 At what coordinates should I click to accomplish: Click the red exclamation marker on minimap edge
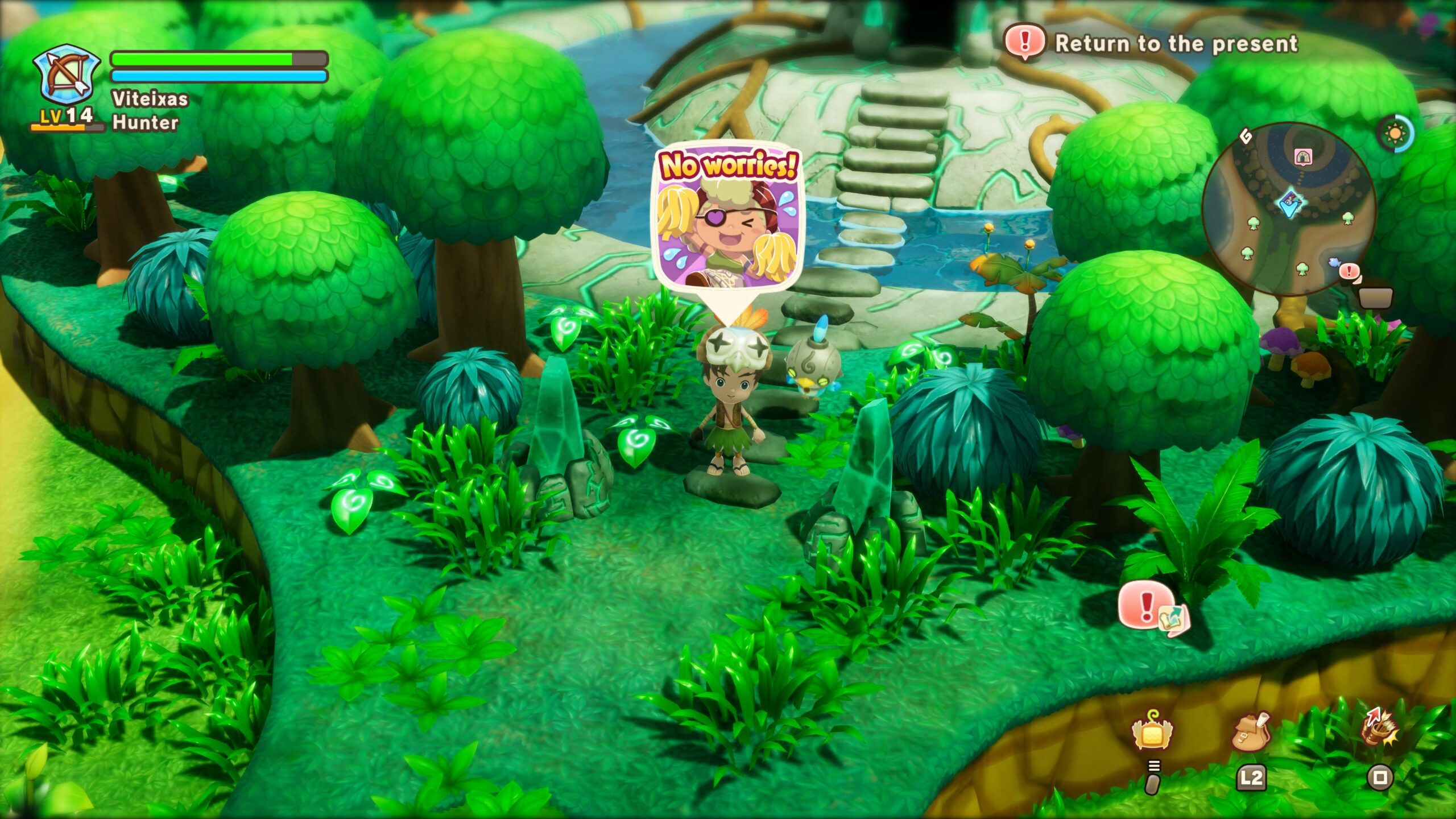1349,272
